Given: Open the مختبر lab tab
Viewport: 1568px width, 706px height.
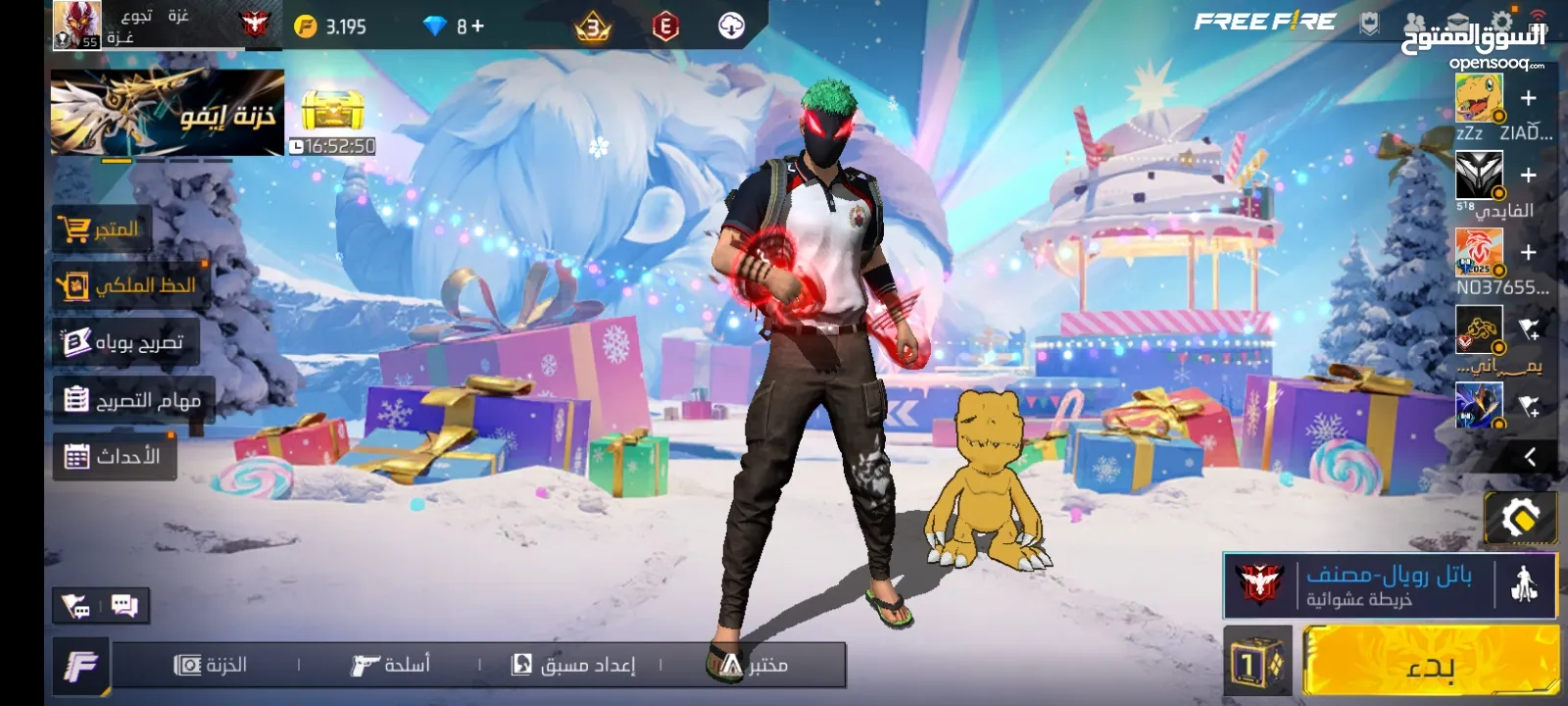Looking at the screenshot, I should pyautogui.click(x=751, y=665).
